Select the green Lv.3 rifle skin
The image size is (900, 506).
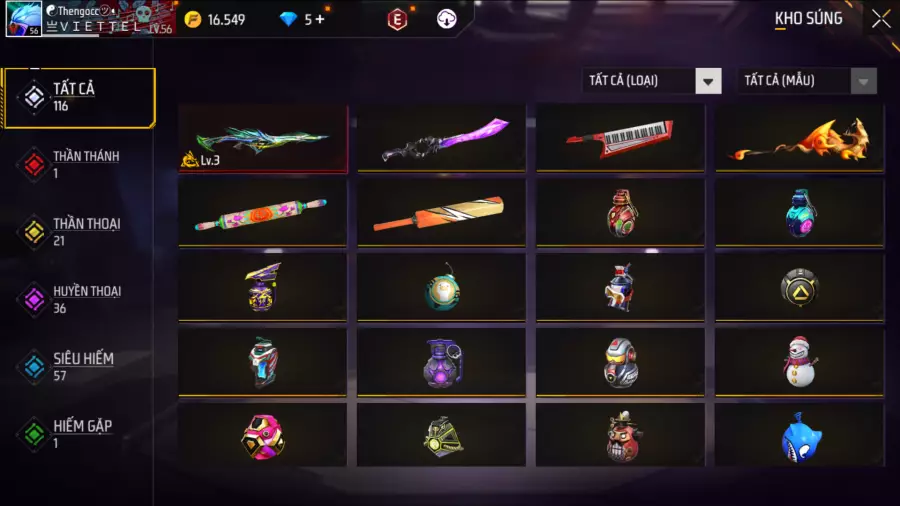pyautogui.click(x=263, y=139)
